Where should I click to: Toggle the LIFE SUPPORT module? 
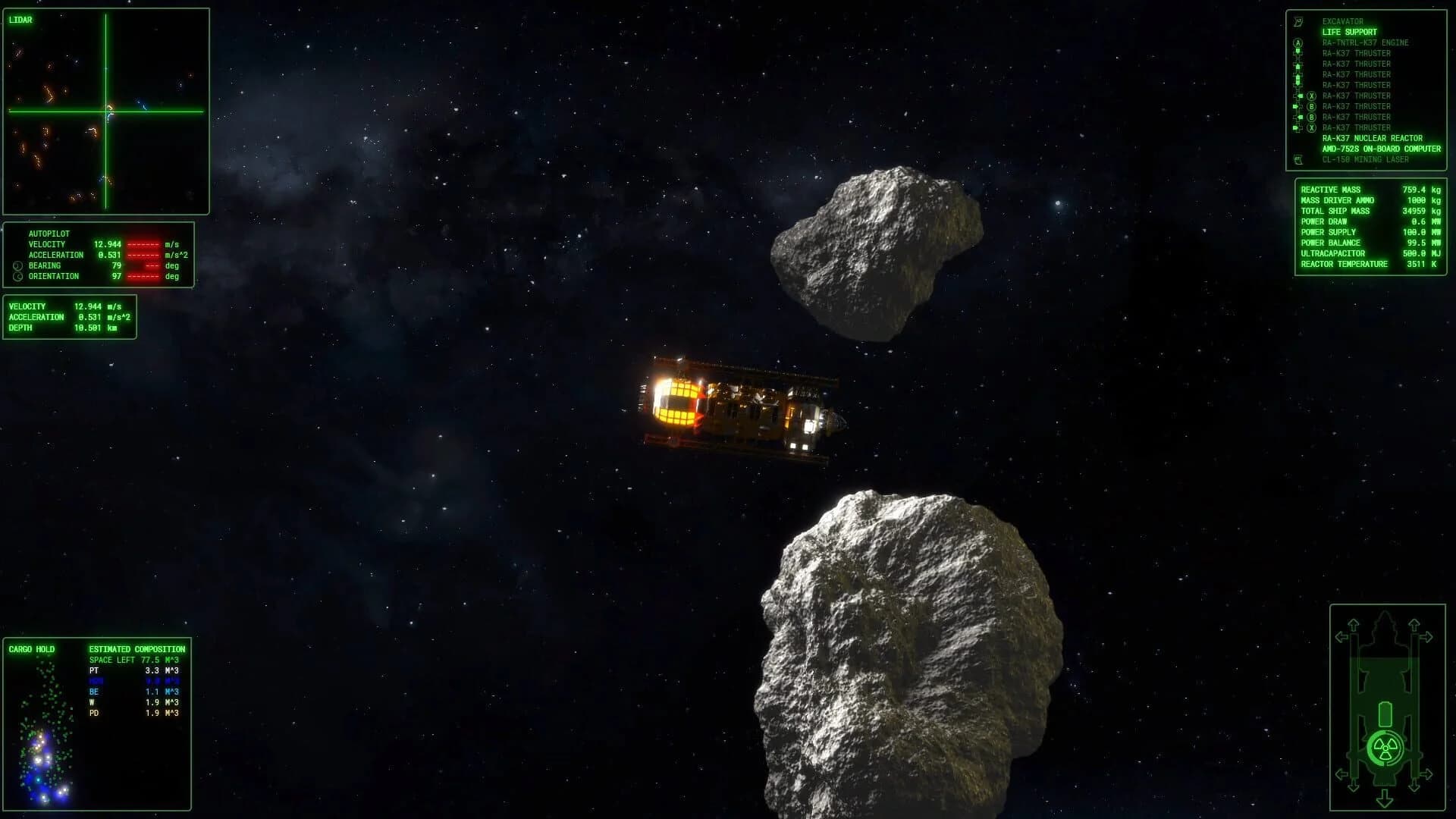point(1351,32)
